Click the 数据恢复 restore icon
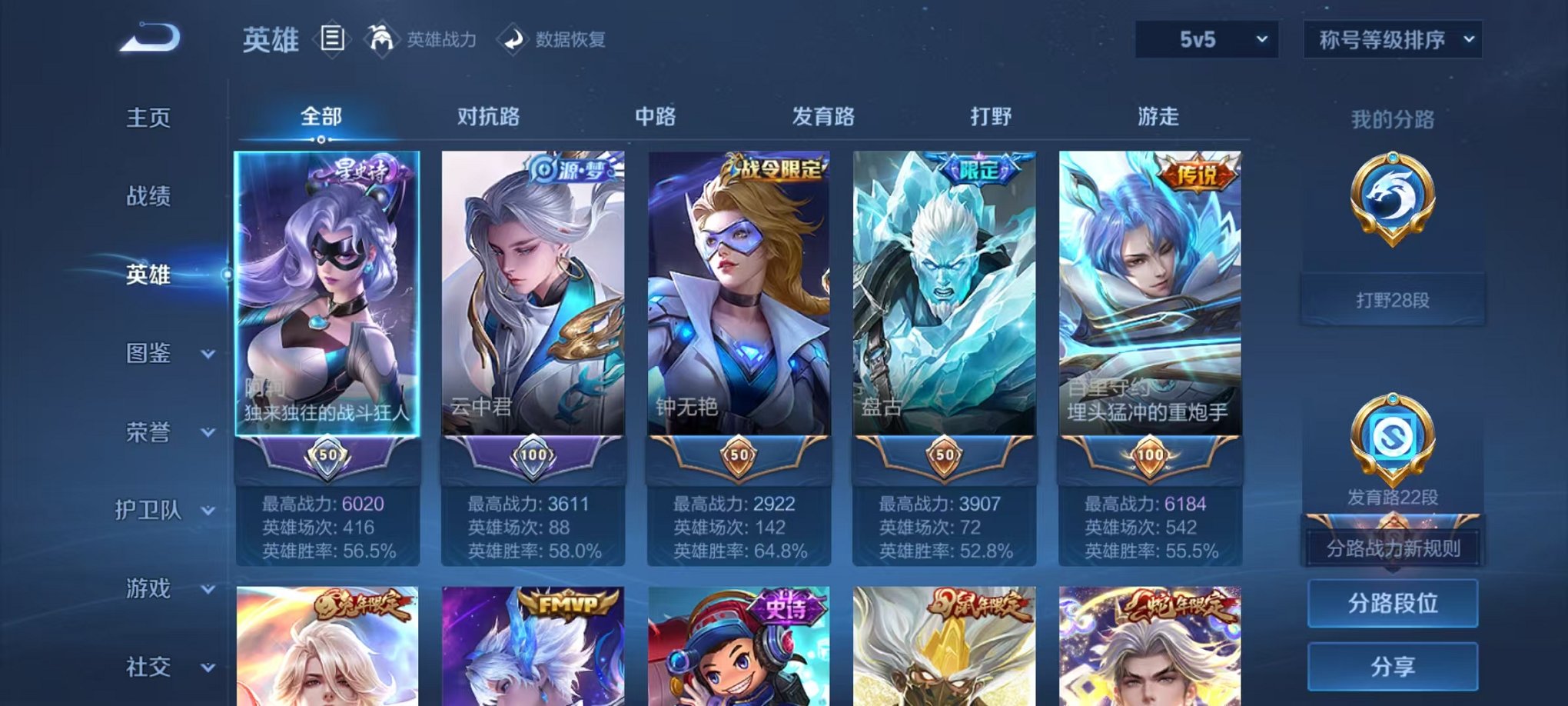The height and width of the screenshot is (706, 1568). point(513,38)
